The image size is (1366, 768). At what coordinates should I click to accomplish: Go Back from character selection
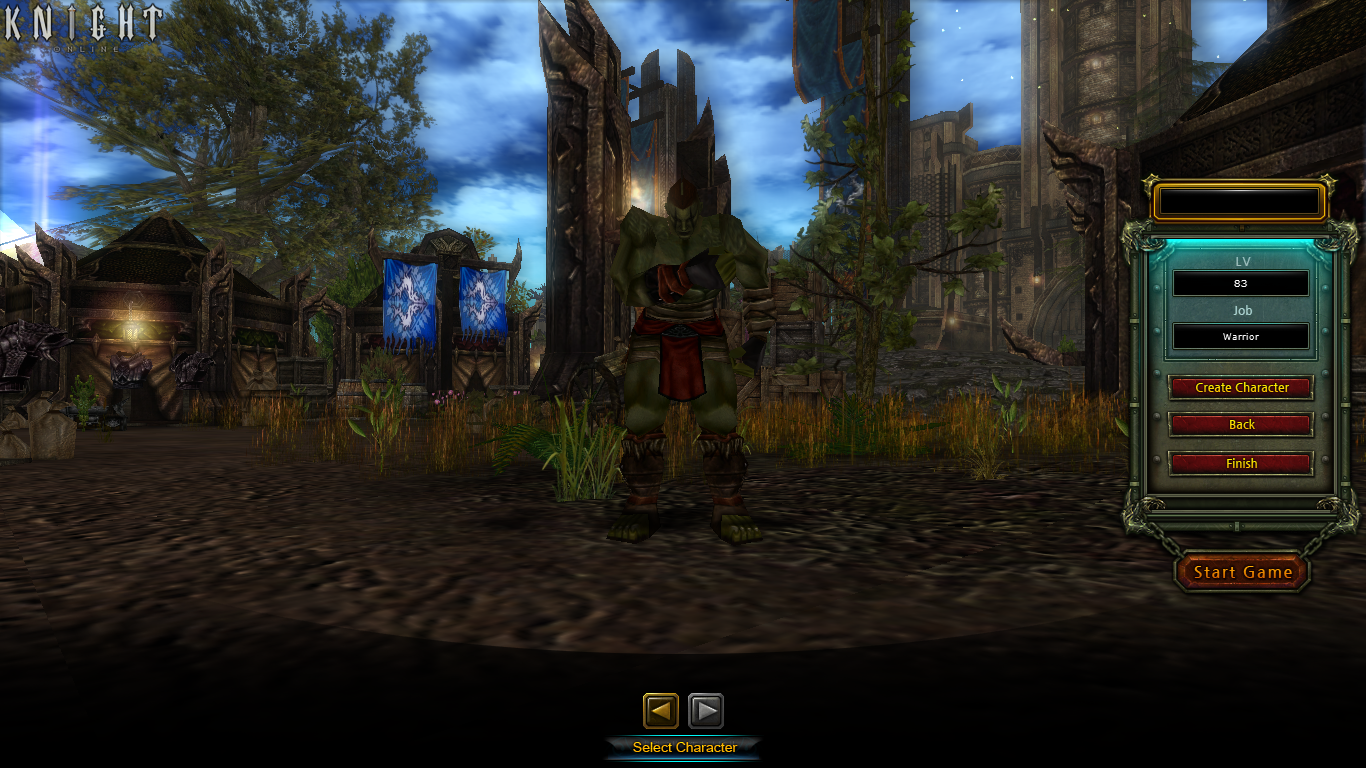click(1241, 425)
